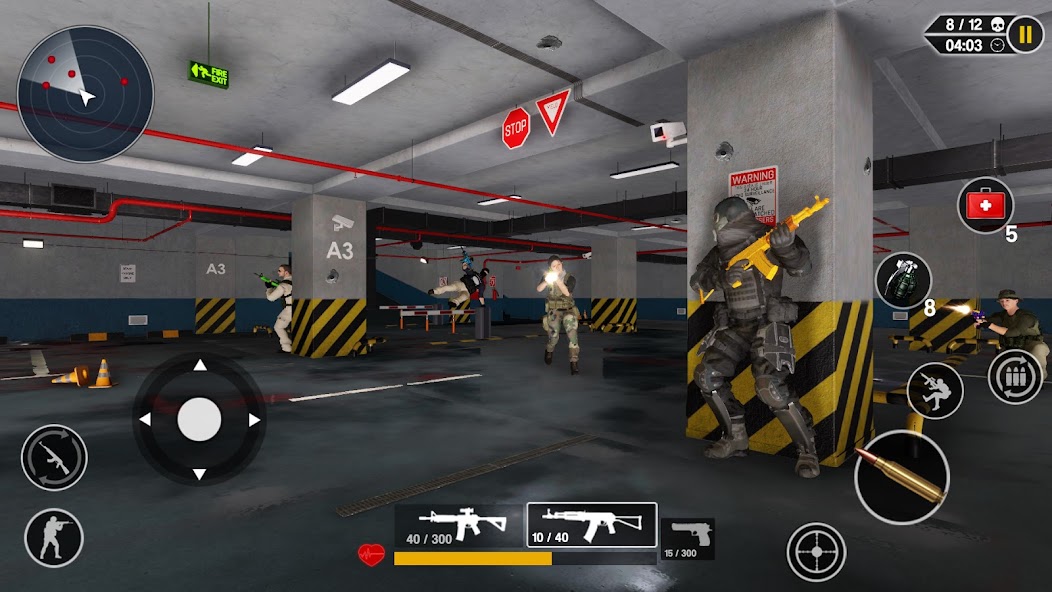Activate the jump action button
Viewport: 1052px width, 592px height.
pos(935,390)
